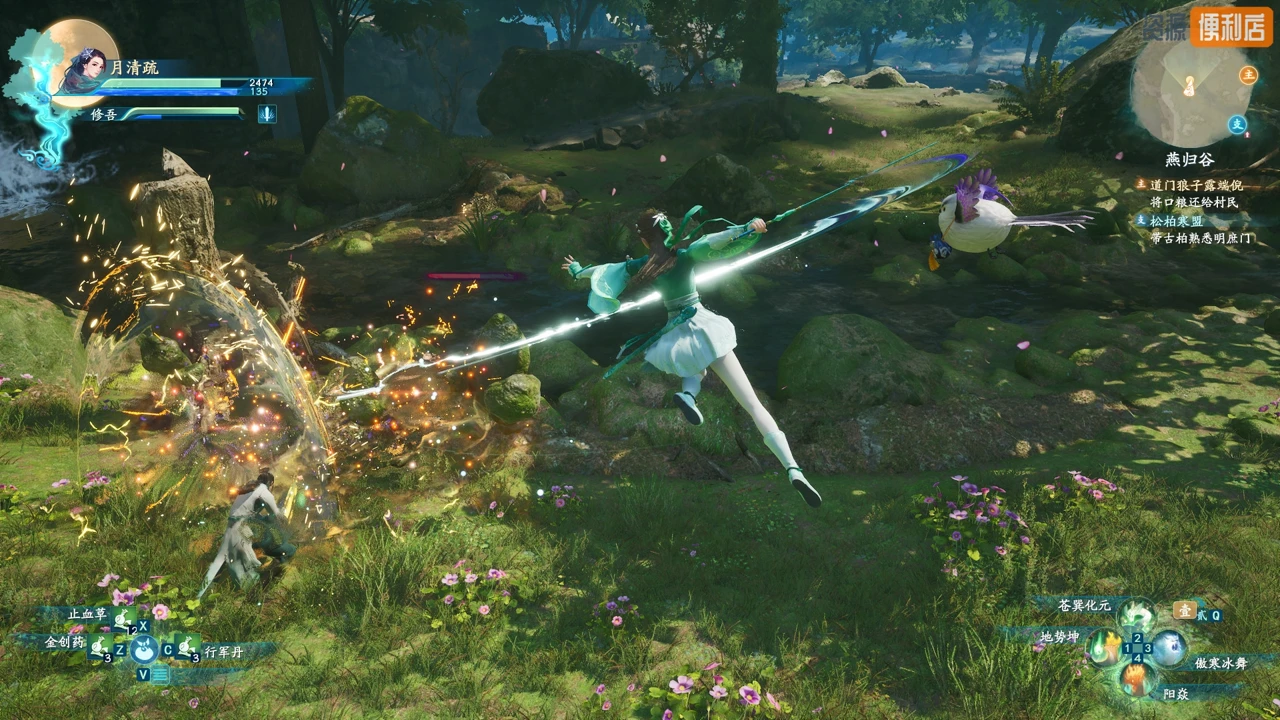
Task: Click the orange 便利店 overlay badge
Action: 1230,26
